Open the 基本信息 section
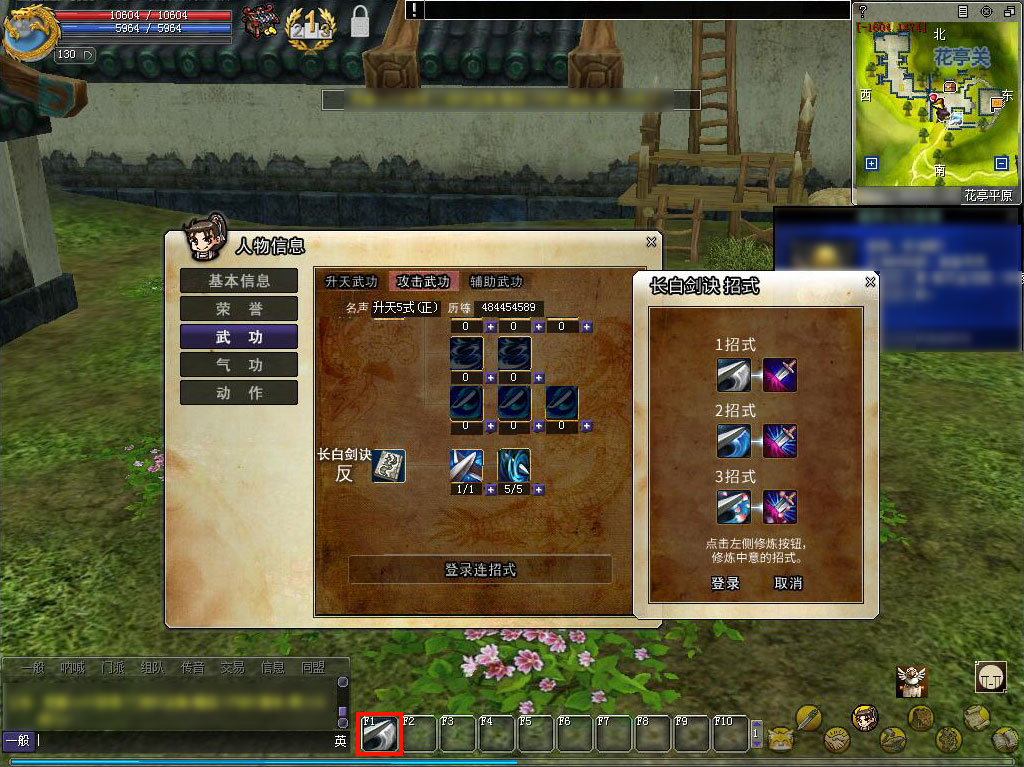The width and height of the screenshot is (1024, 767). click(239, 281)
